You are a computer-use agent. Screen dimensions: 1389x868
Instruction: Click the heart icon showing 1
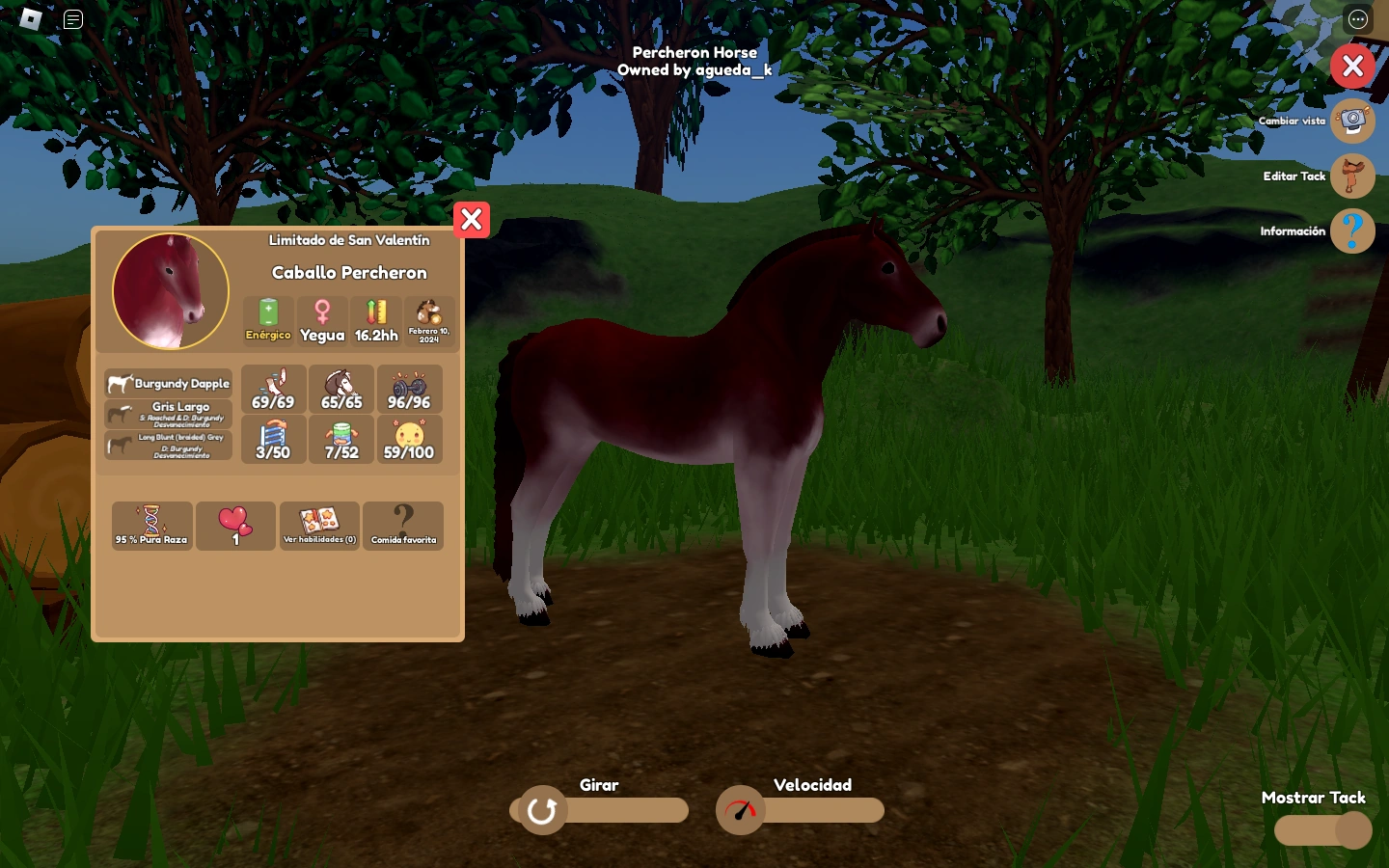[x=235, y=526]
